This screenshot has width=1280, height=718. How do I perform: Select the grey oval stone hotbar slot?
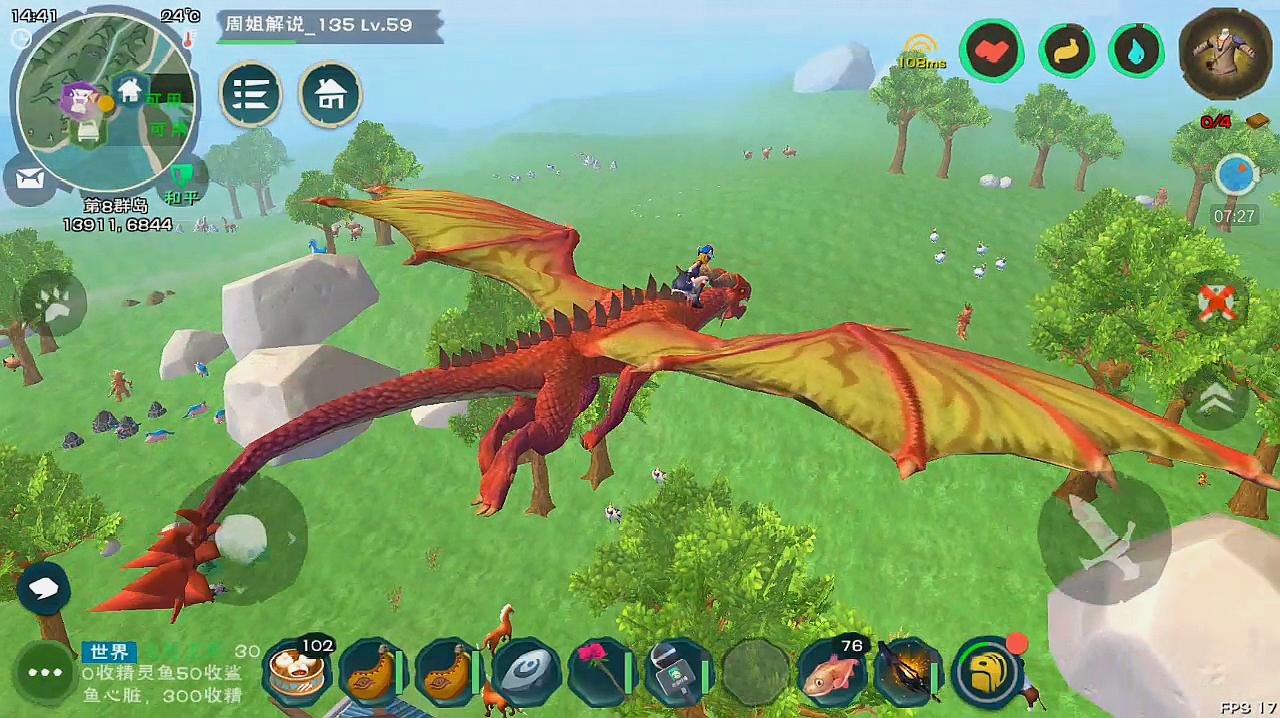(x=525, y=672)
